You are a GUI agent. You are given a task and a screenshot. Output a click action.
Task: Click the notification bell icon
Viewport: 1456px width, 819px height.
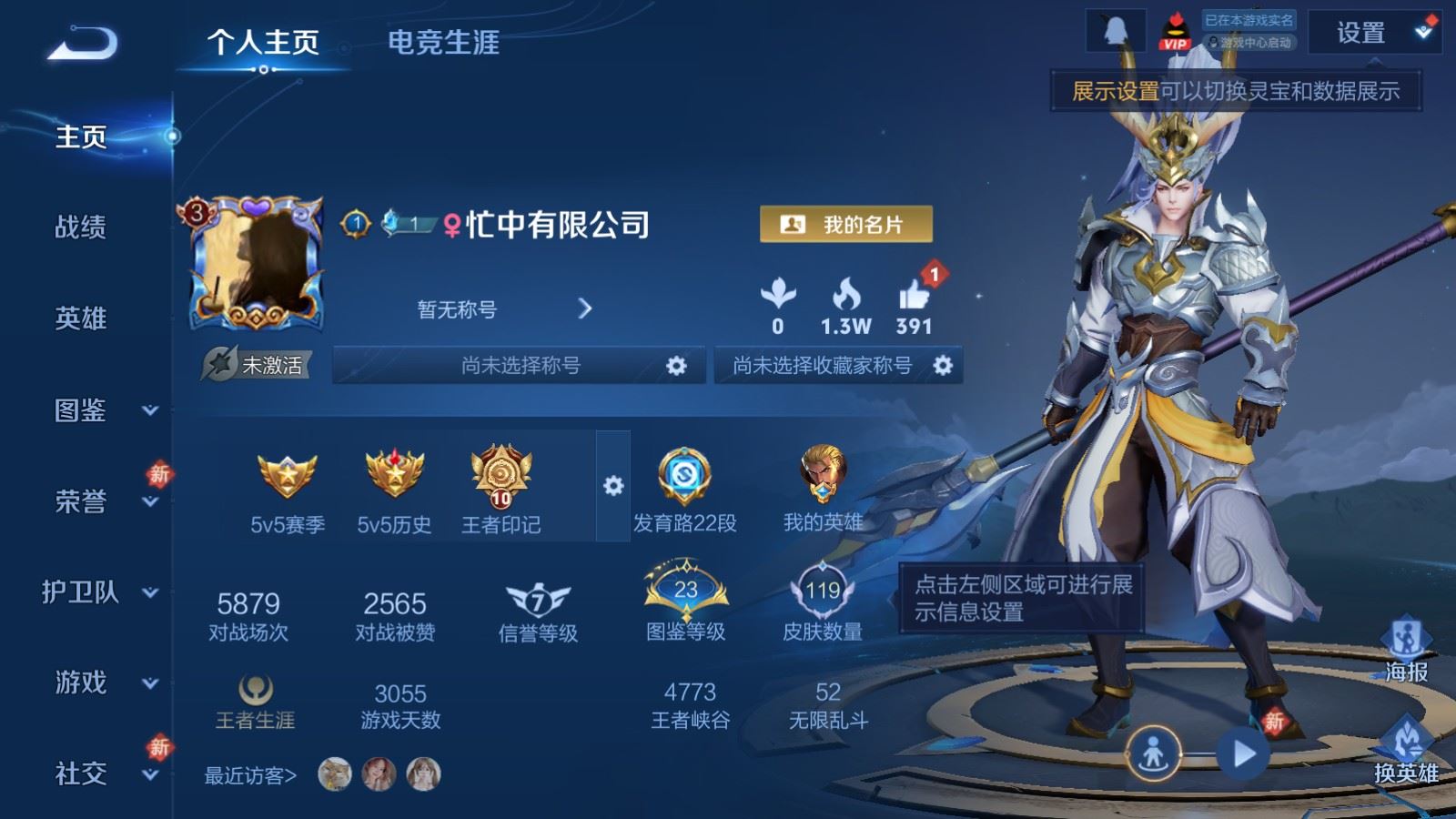coord(1114,28)
